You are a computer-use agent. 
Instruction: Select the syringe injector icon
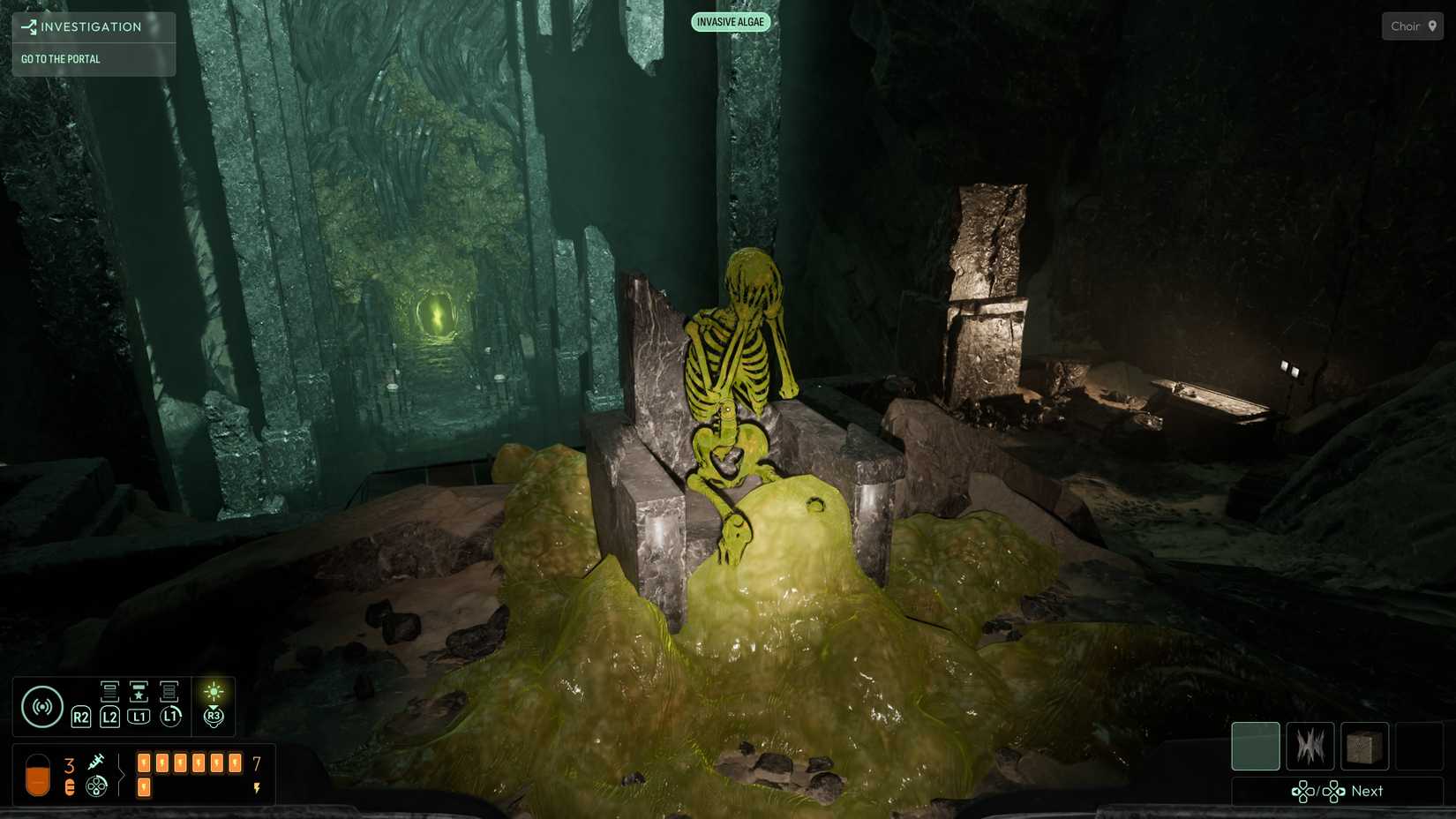coord(97,761)
